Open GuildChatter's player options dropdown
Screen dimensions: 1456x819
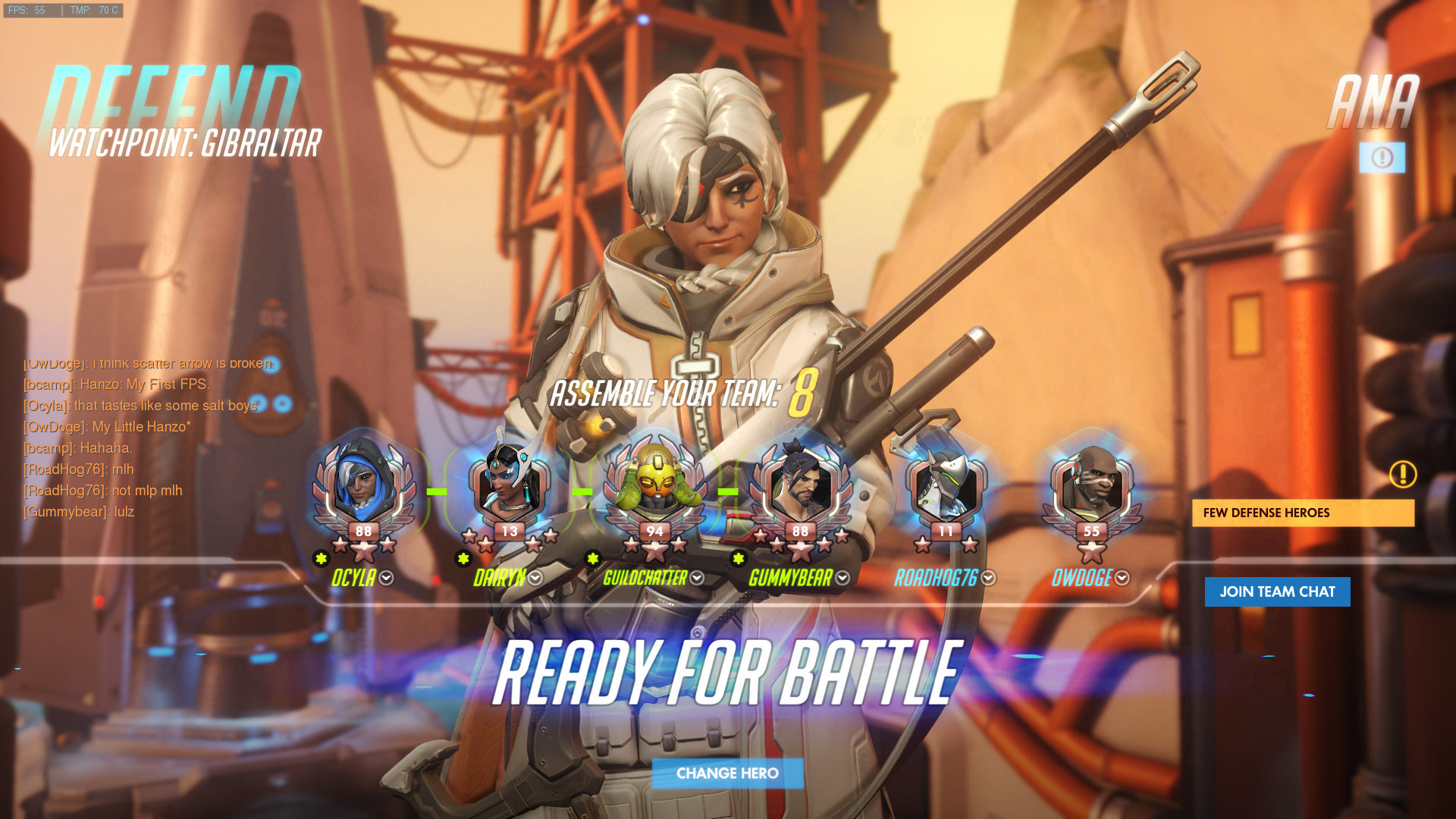coord(697,578)
